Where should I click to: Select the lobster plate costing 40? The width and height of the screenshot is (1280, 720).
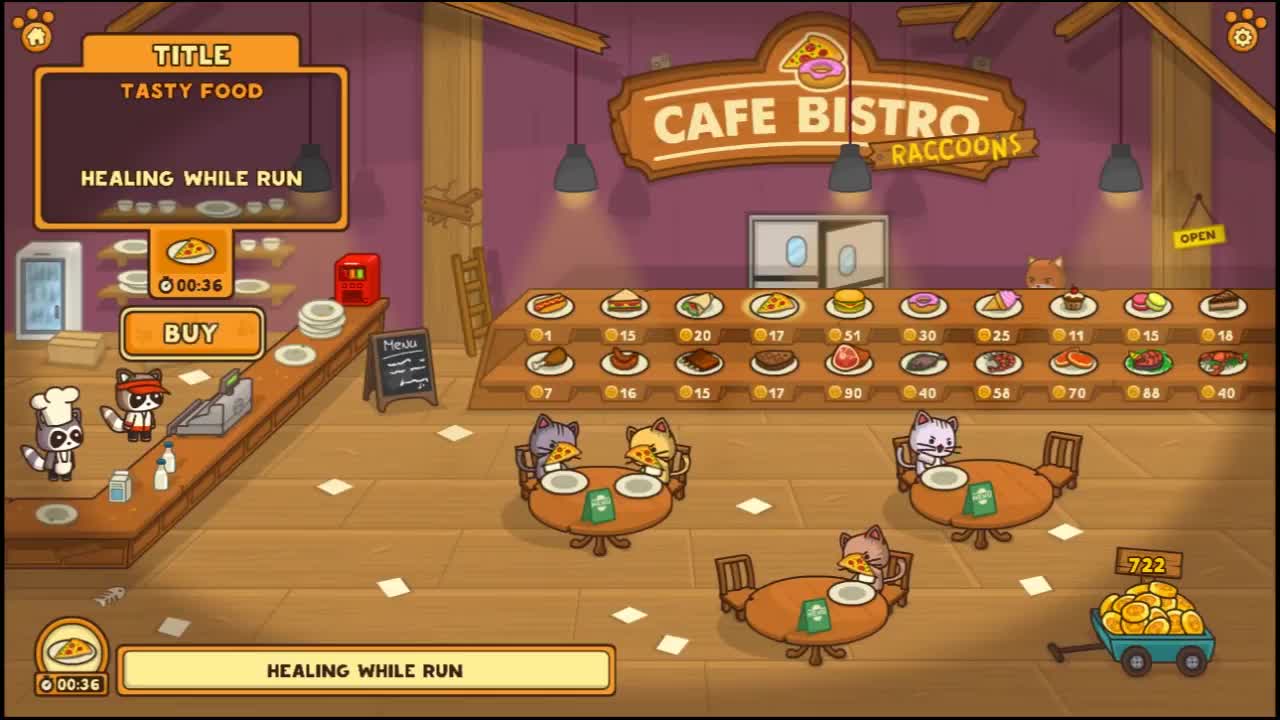1222,362
